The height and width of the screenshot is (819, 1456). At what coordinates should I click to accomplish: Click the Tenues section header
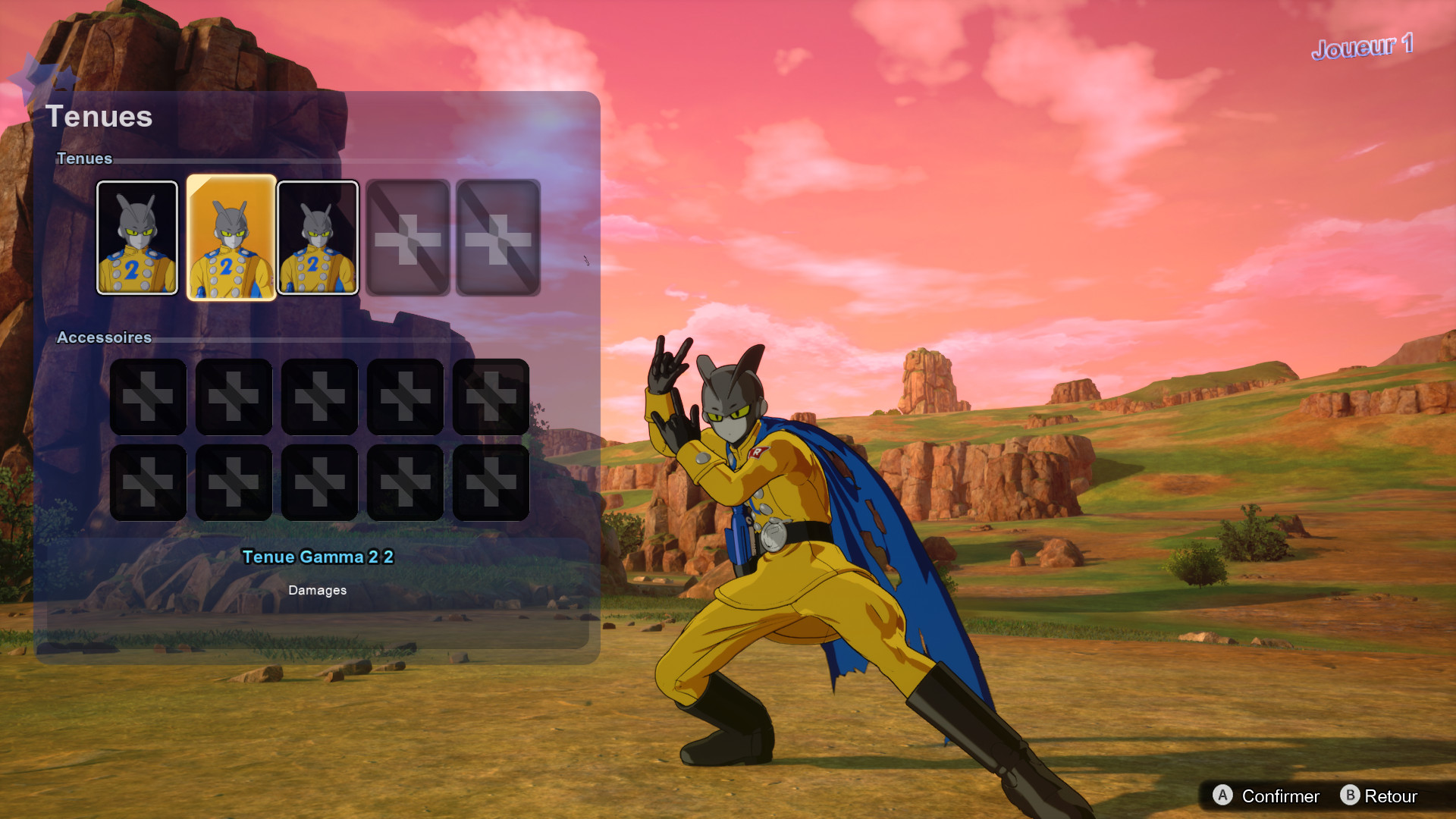click(x=83, y=159)
